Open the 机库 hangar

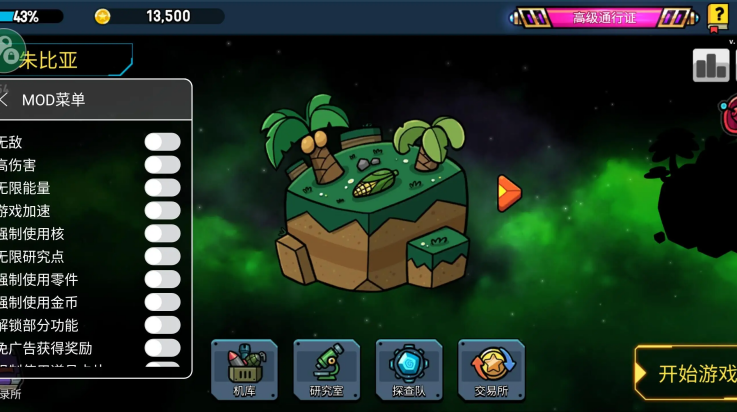coord(243,369)
